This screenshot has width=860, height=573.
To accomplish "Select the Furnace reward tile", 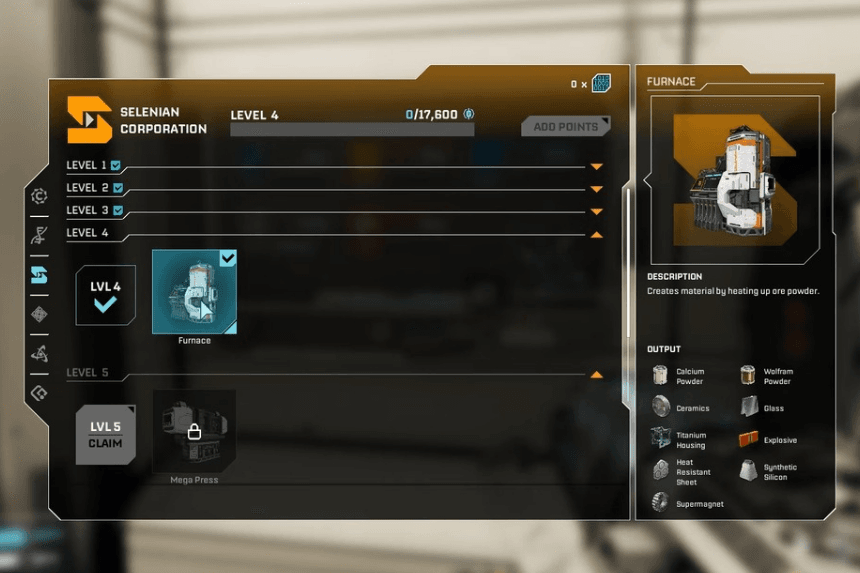I will tap(194, 291).
